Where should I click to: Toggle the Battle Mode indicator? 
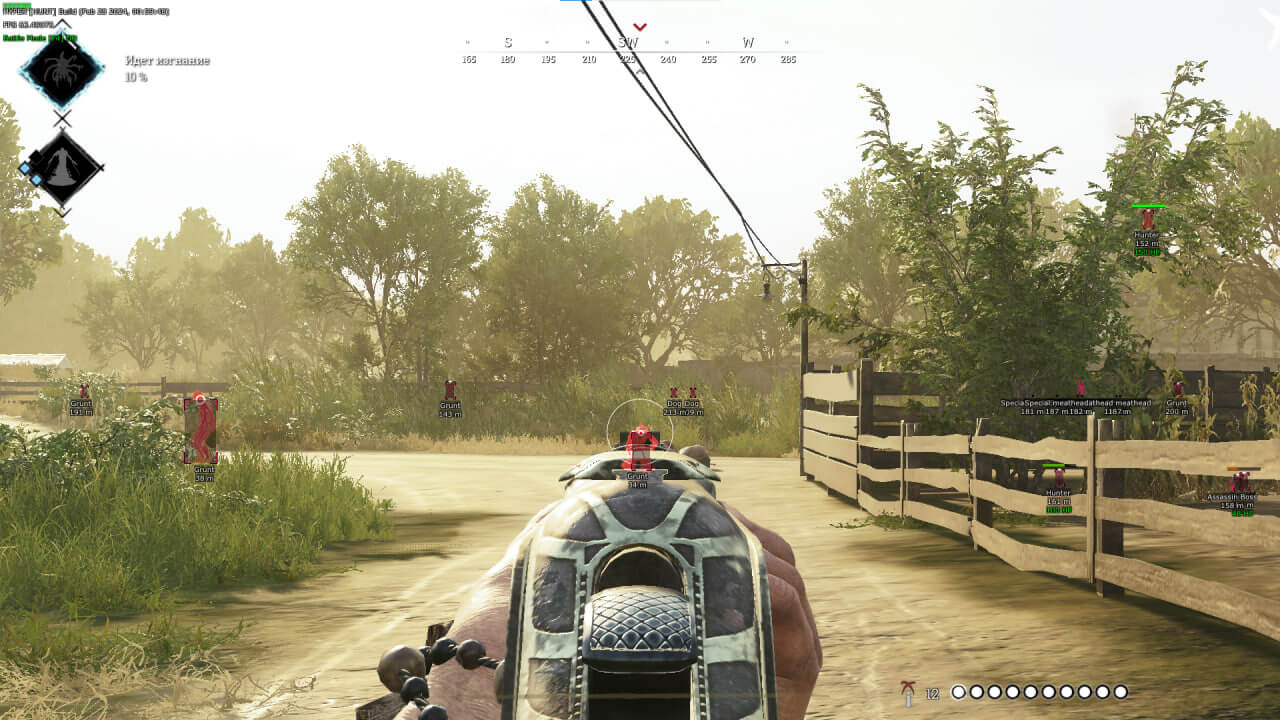[x=40, y=38]
